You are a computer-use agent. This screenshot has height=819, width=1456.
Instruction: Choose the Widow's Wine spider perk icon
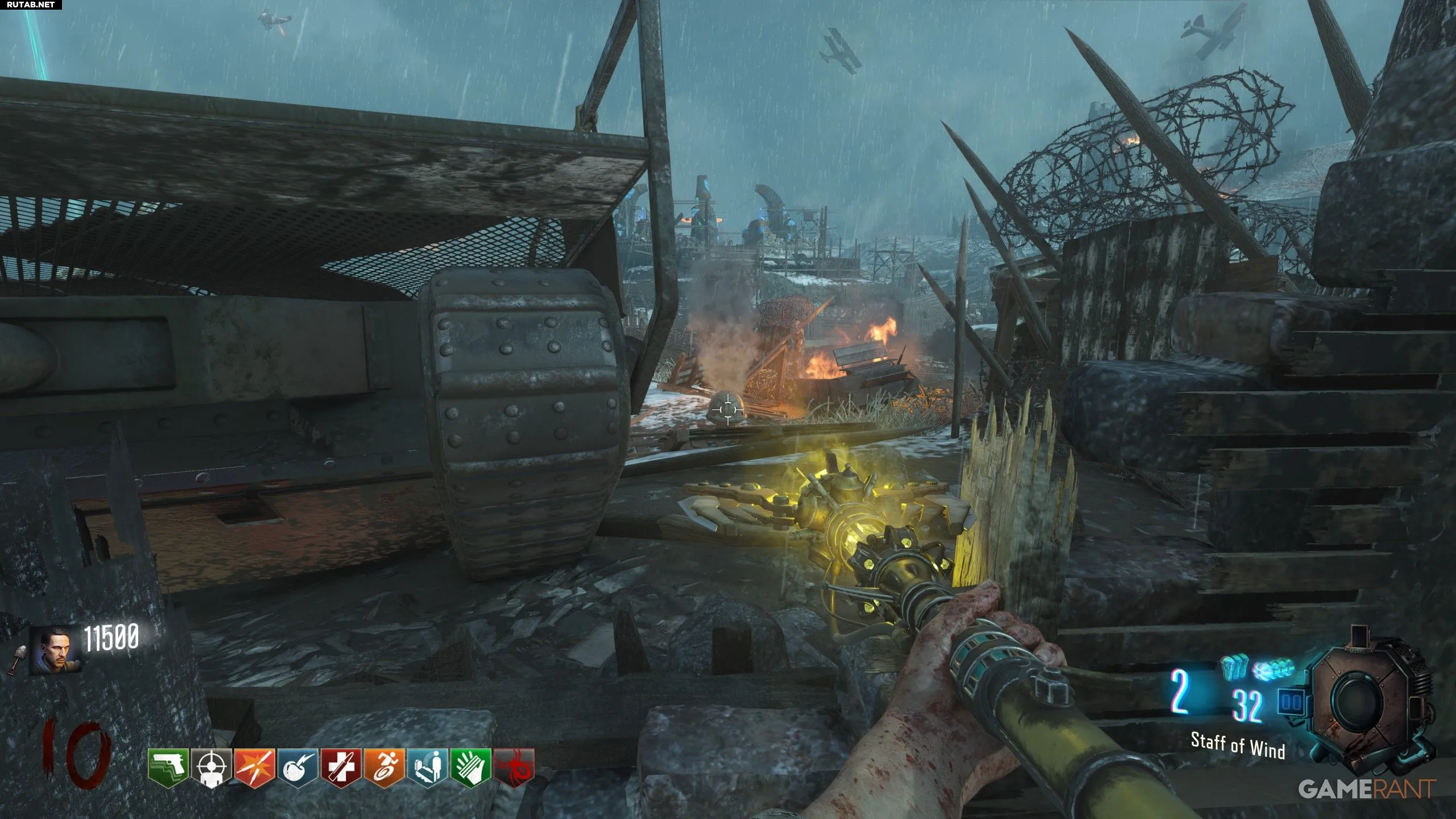coord(514,767)
